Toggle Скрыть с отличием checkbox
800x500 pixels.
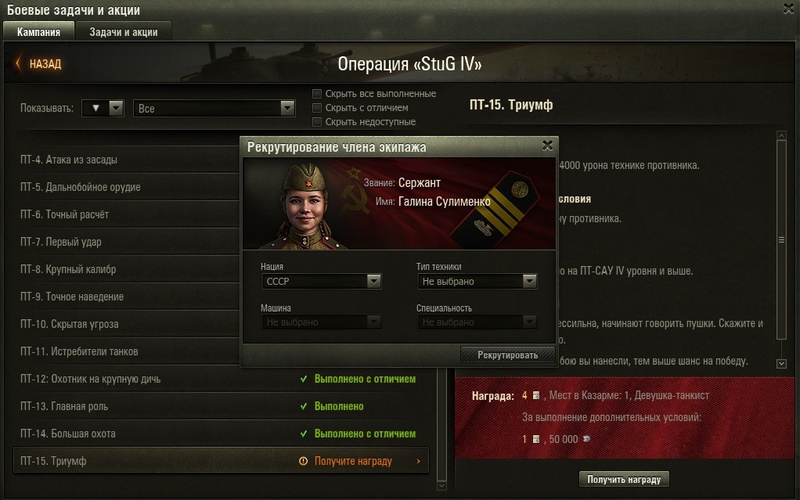317,108
